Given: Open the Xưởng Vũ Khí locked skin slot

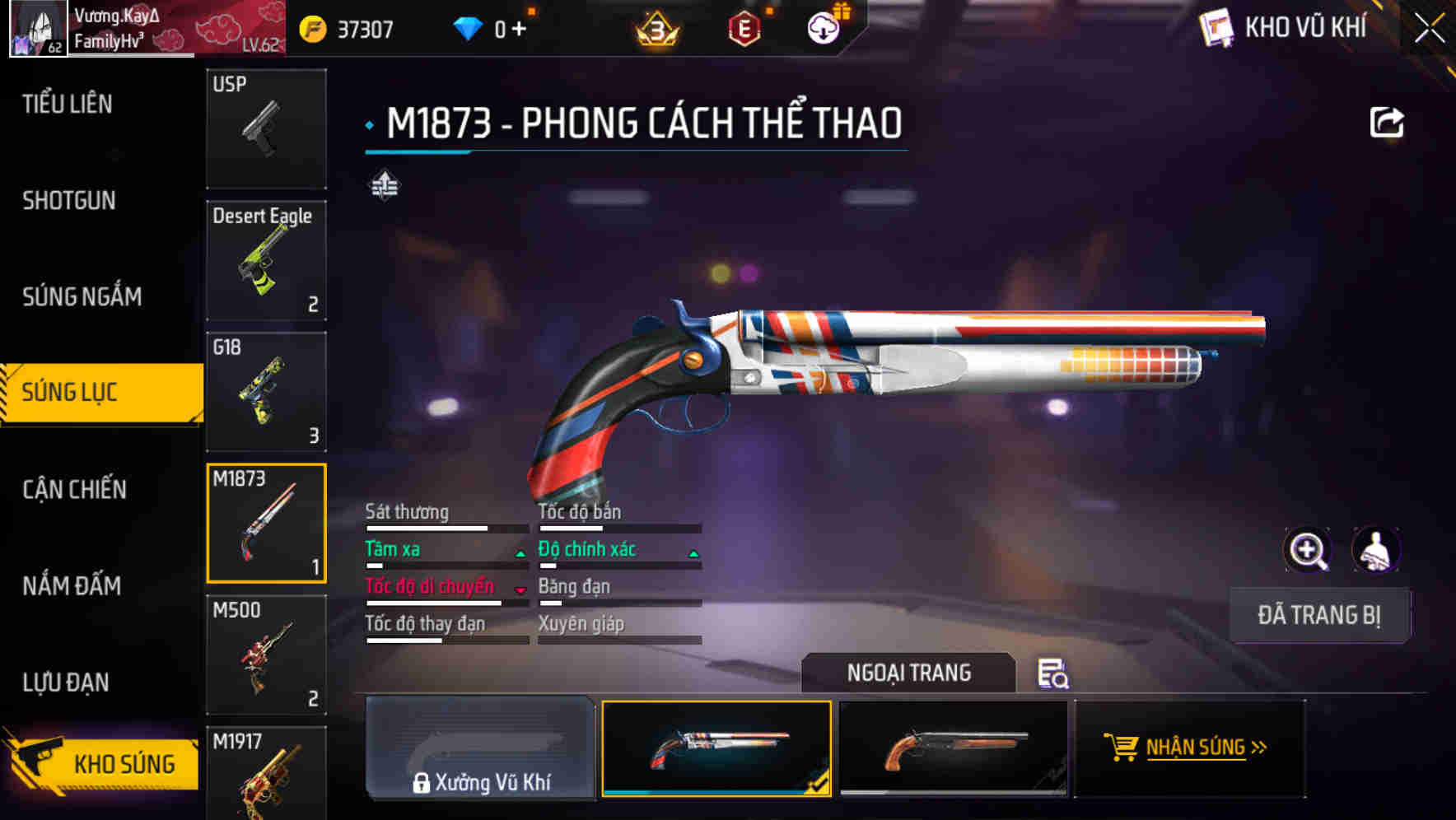Looking at the screenshot, I should click(480, 748).
